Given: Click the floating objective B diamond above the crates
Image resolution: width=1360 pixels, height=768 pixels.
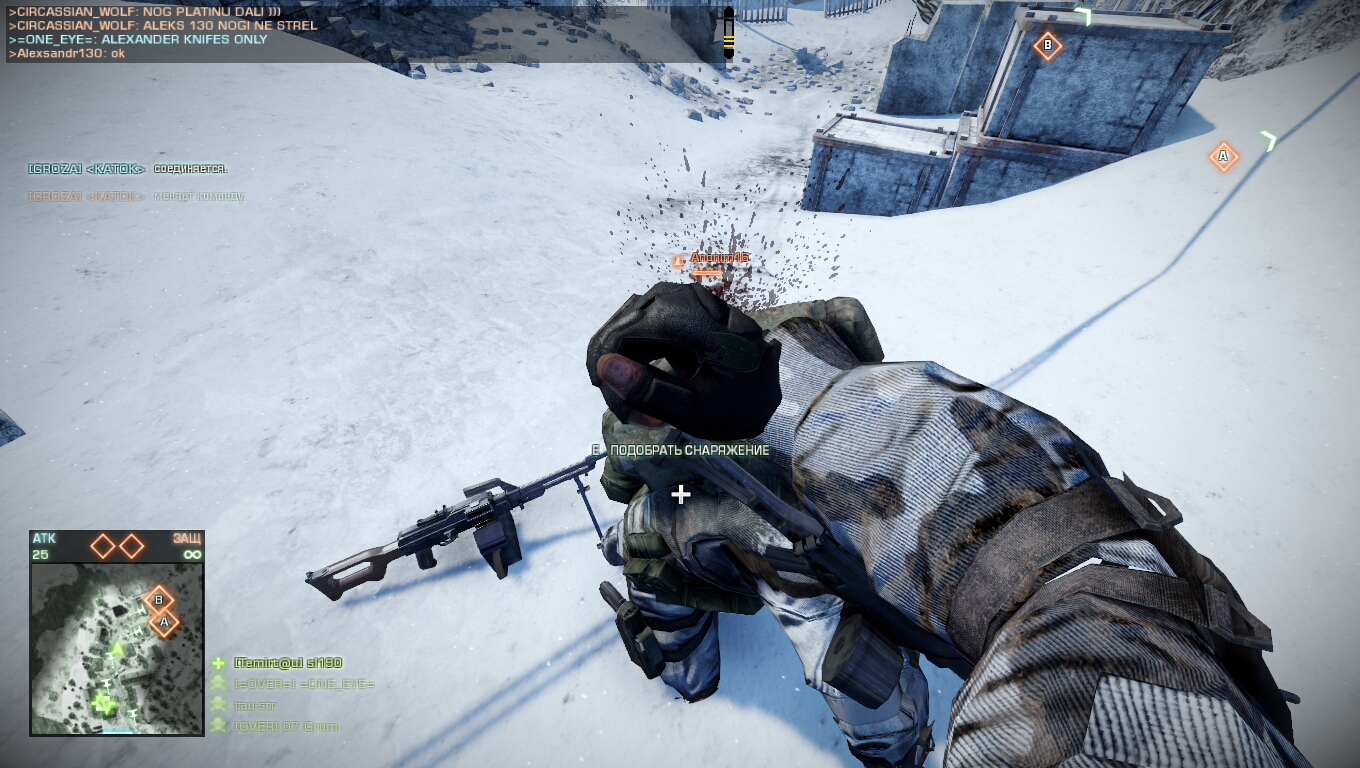Looking at the screenshot, I should (x=1047, y=45).
